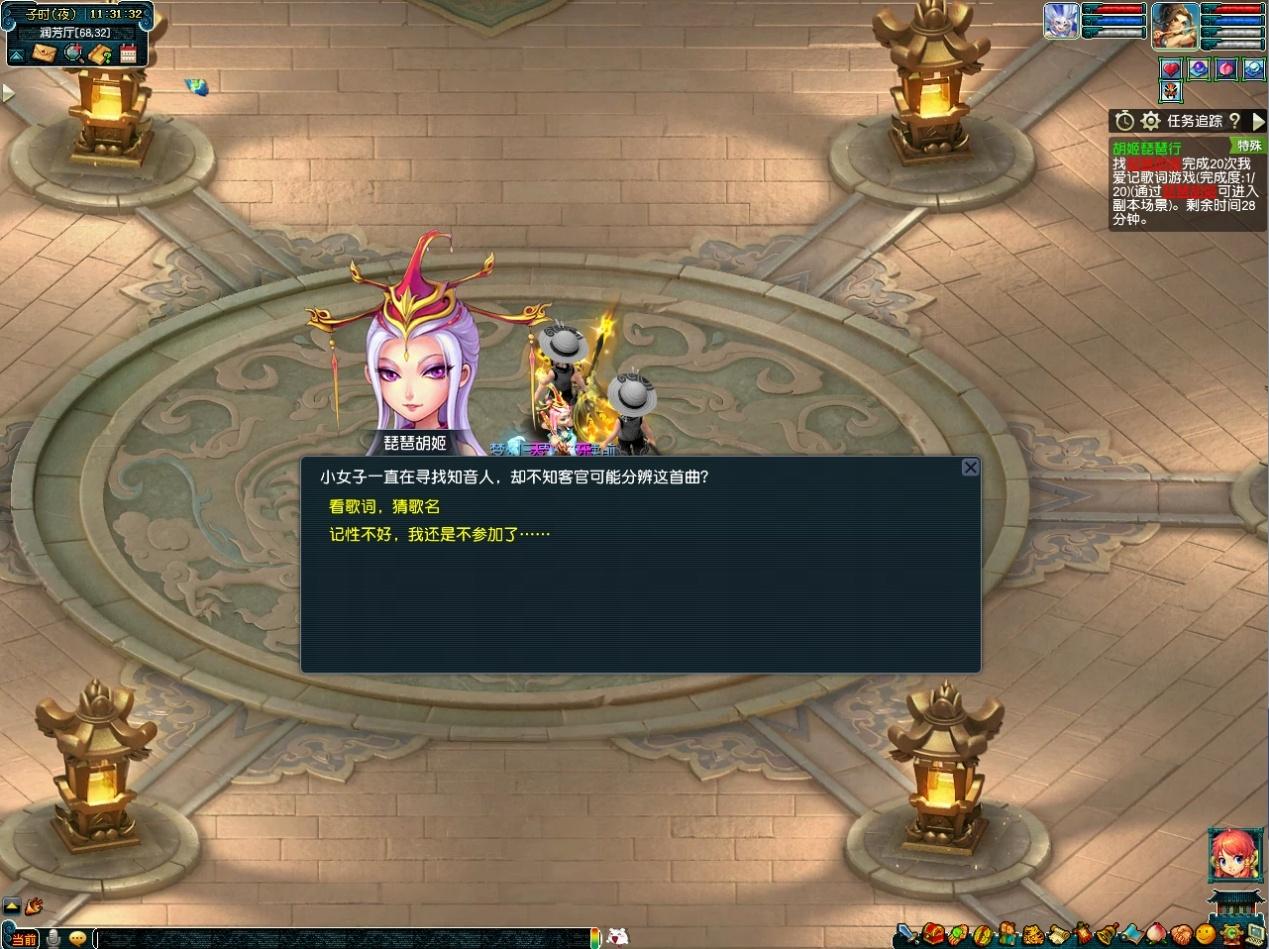Screen dimensions: 1269x949
Task: Click the opera mask buff icon
Action: coord(1171,92)
